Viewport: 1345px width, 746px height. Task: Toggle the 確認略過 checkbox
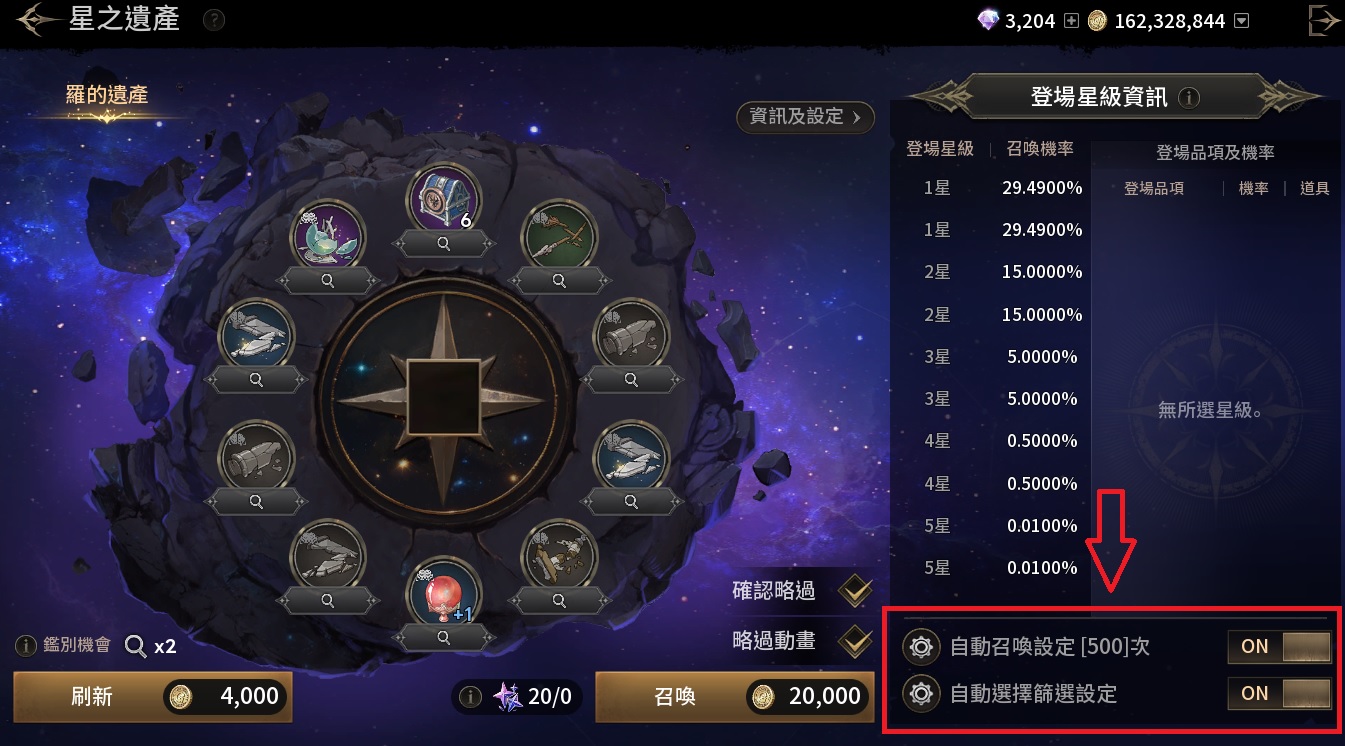point(854,591)
